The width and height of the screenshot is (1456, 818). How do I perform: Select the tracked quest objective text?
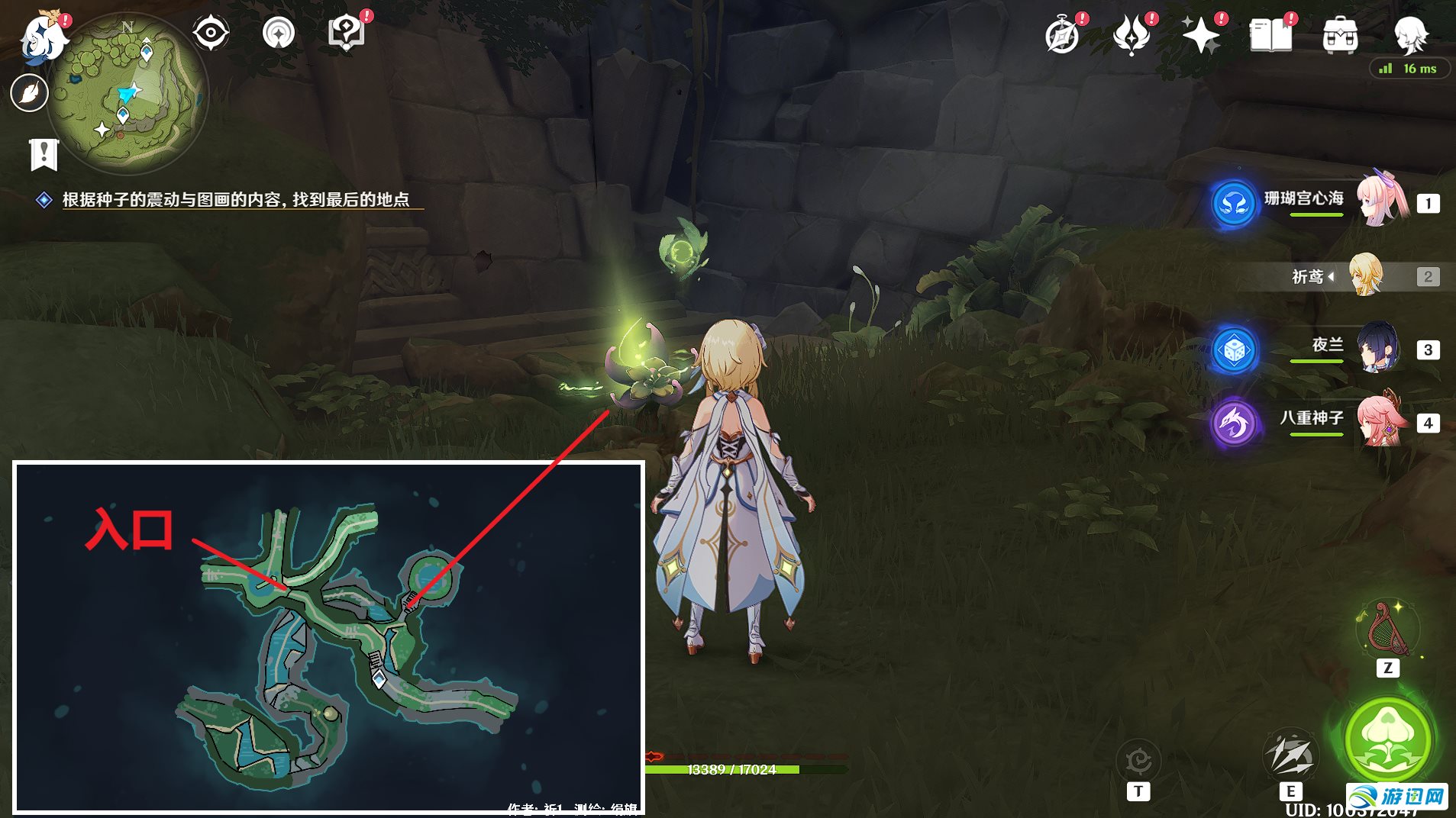(x=235, y=200)
